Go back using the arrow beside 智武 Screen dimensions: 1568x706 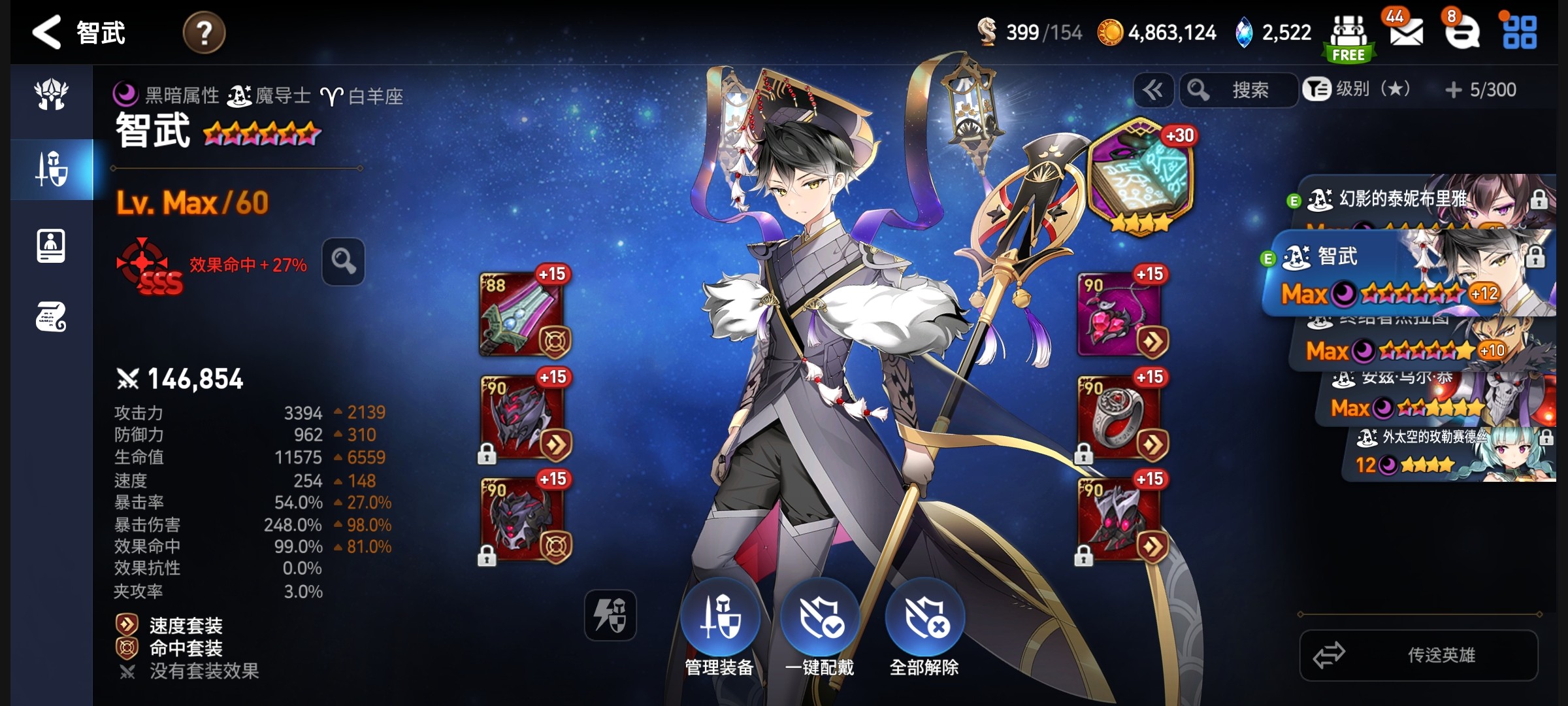(47, 33)
